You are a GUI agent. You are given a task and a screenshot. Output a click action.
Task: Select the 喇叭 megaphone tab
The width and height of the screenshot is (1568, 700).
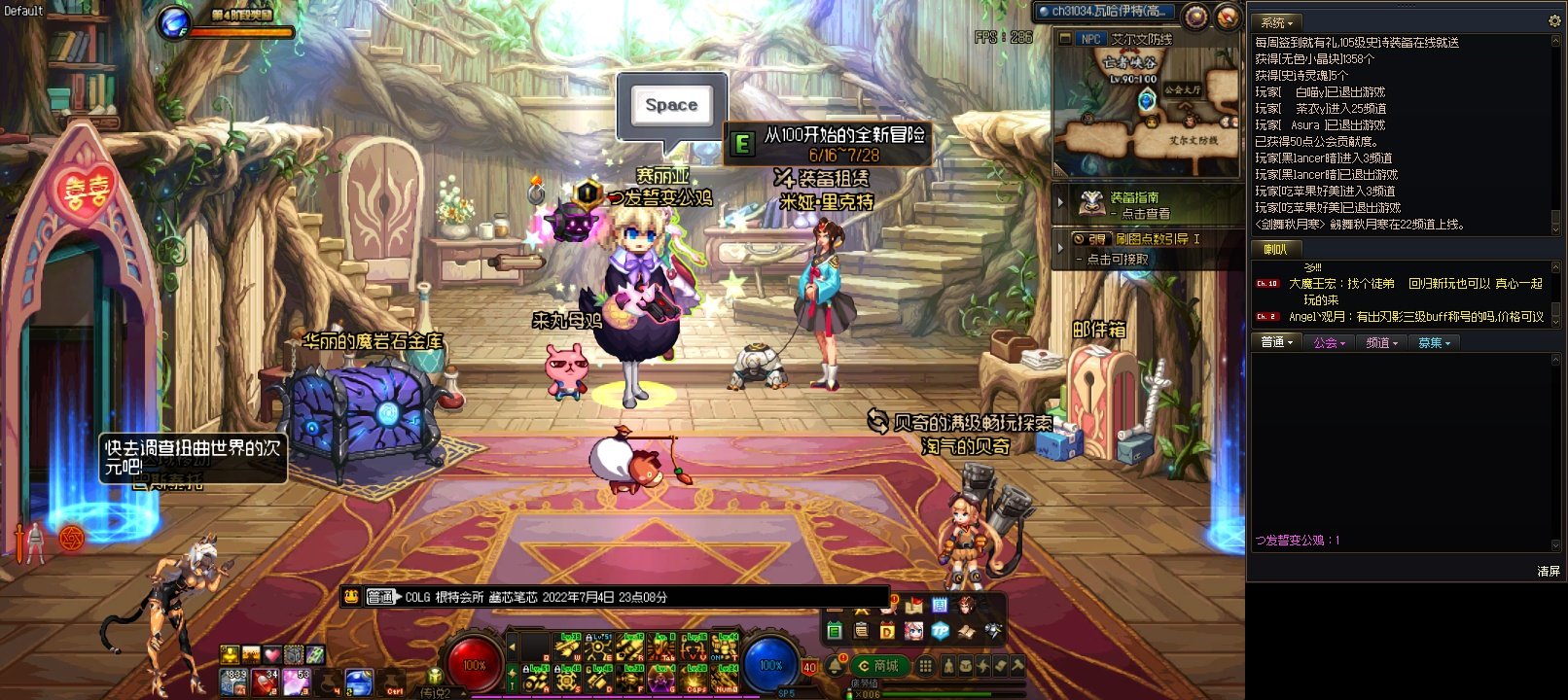[x=1275, y=250]
